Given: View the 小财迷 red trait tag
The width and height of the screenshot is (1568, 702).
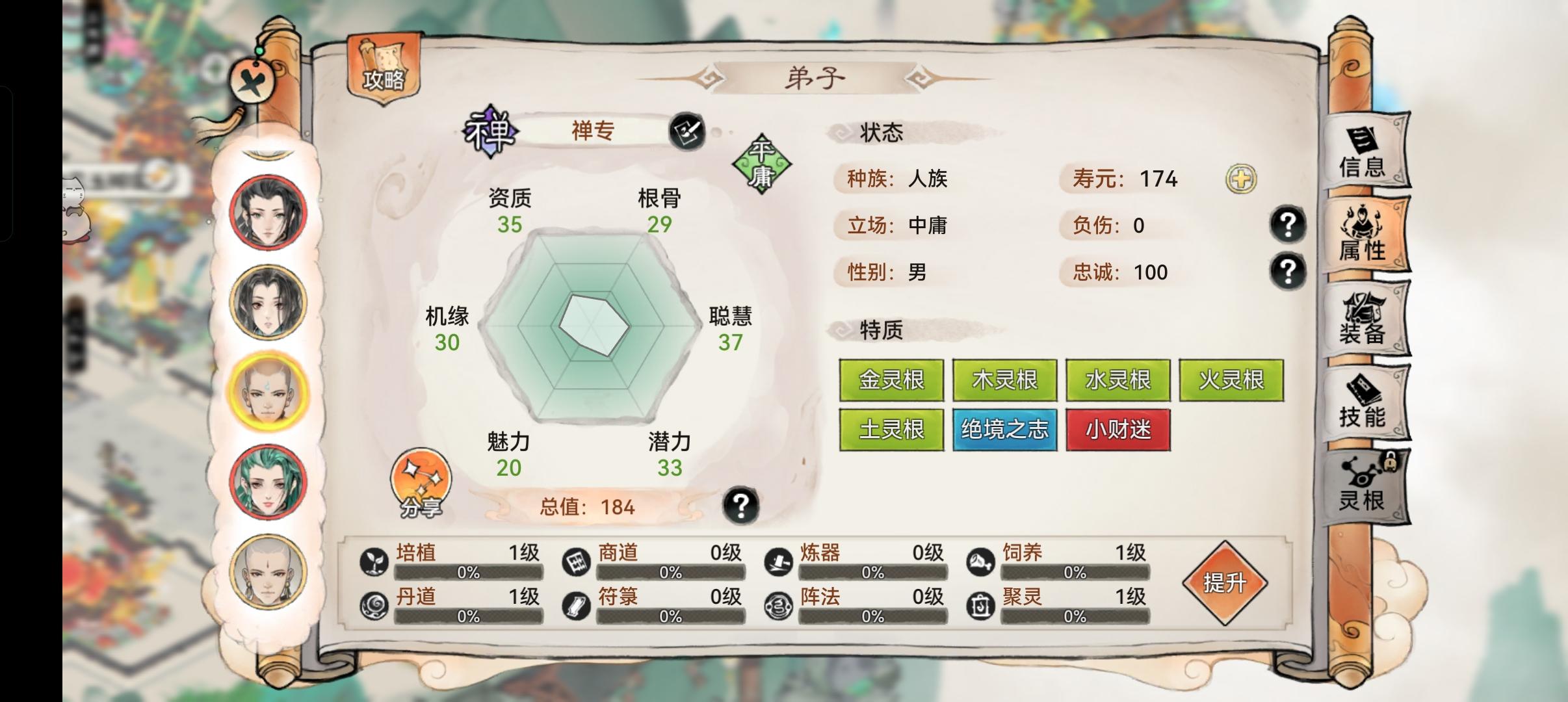Looking at the screenshot, I should coord(1118,429).
